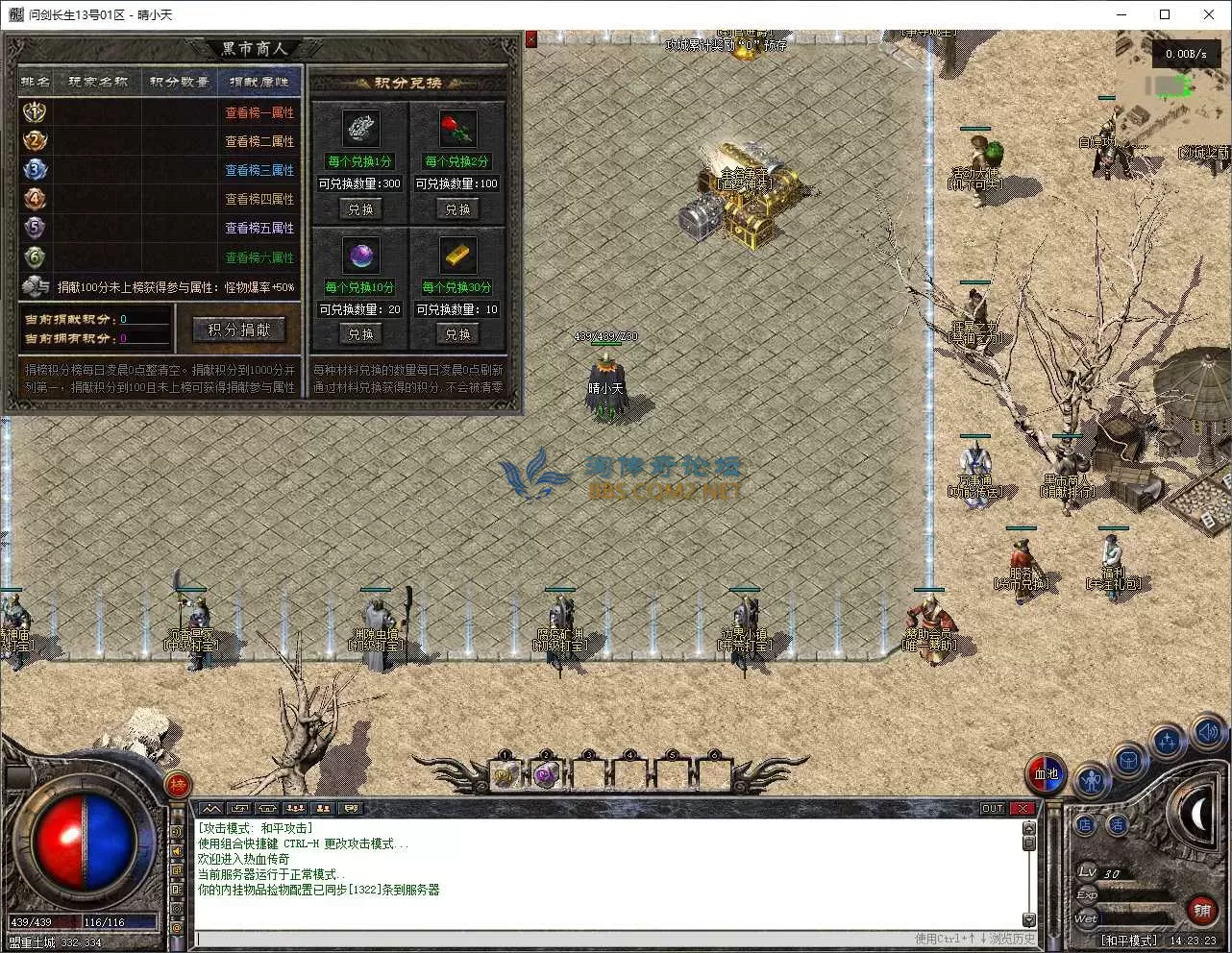Use the first hotbar slot item
1232x953 pixels.
click(505, 774)
